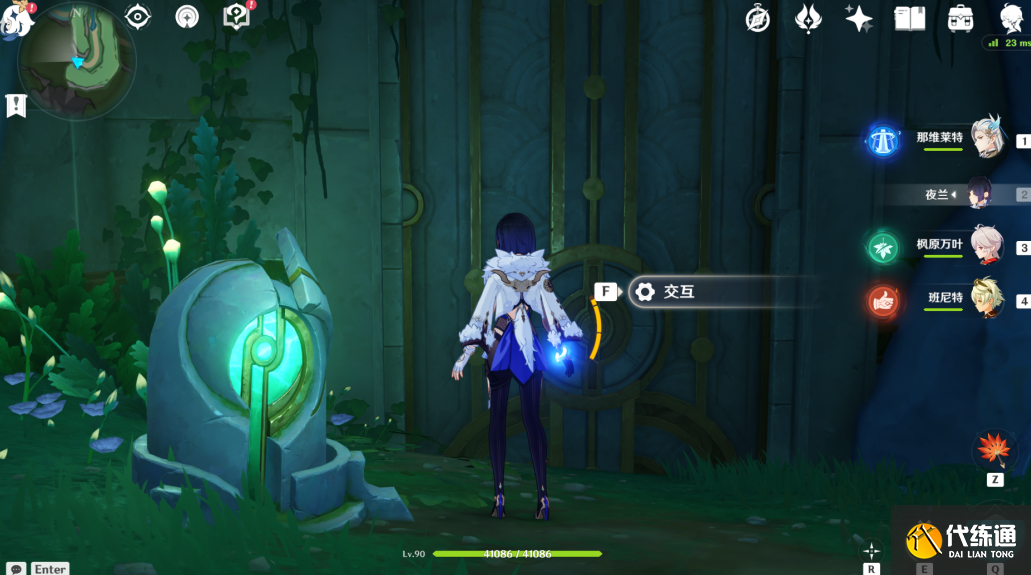Open the map from the circular minimap
This screenshot has height=575, width=1031.
77,58
